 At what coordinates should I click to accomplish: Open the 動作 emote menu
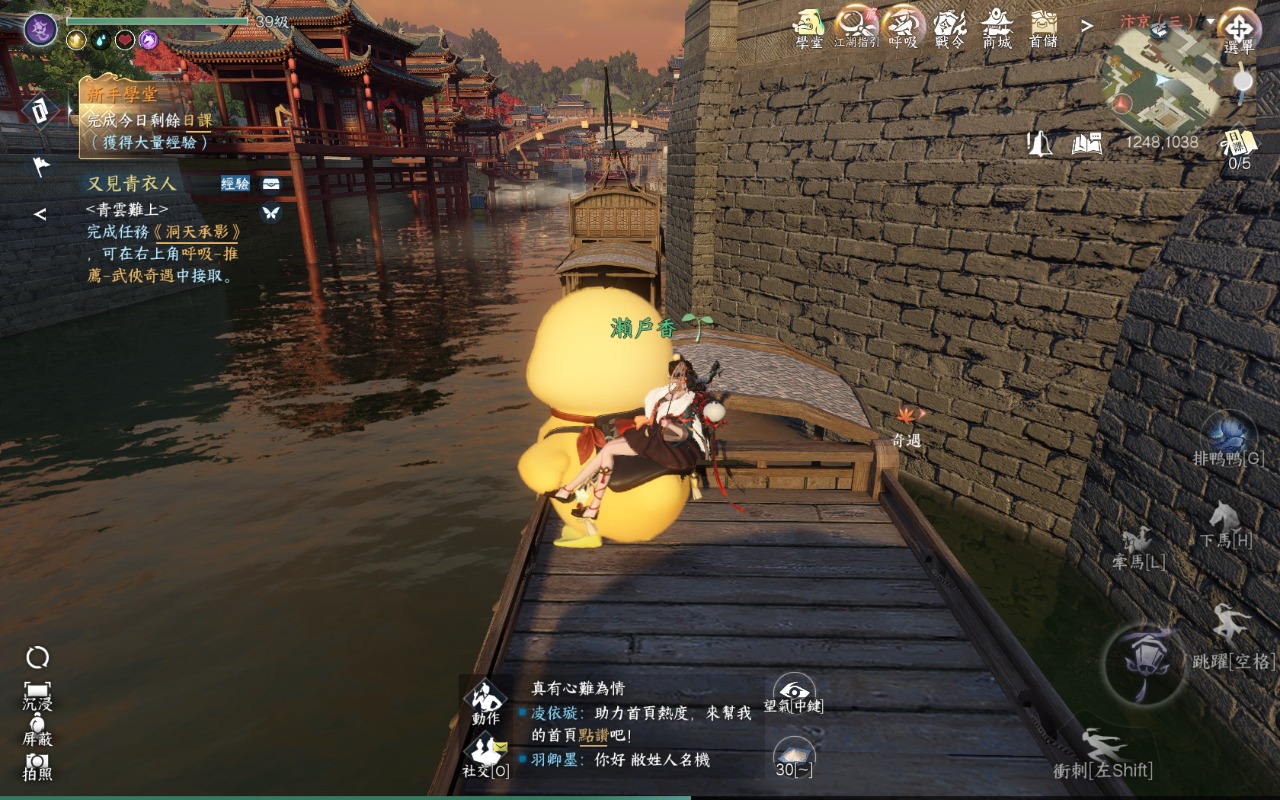coord(486,701)
